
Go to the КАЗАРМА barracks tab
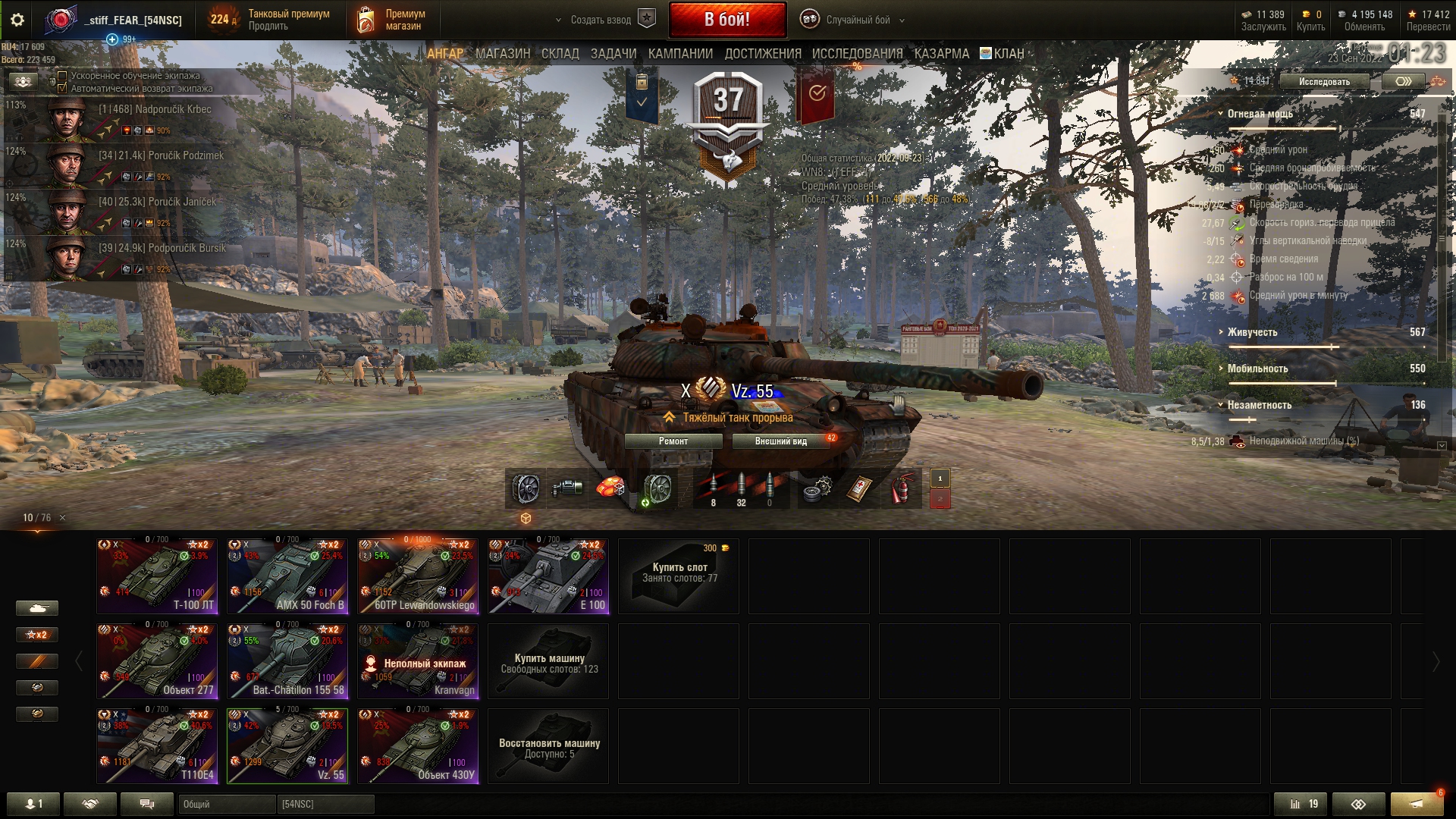pyautogui.click(x=941, y=54)
